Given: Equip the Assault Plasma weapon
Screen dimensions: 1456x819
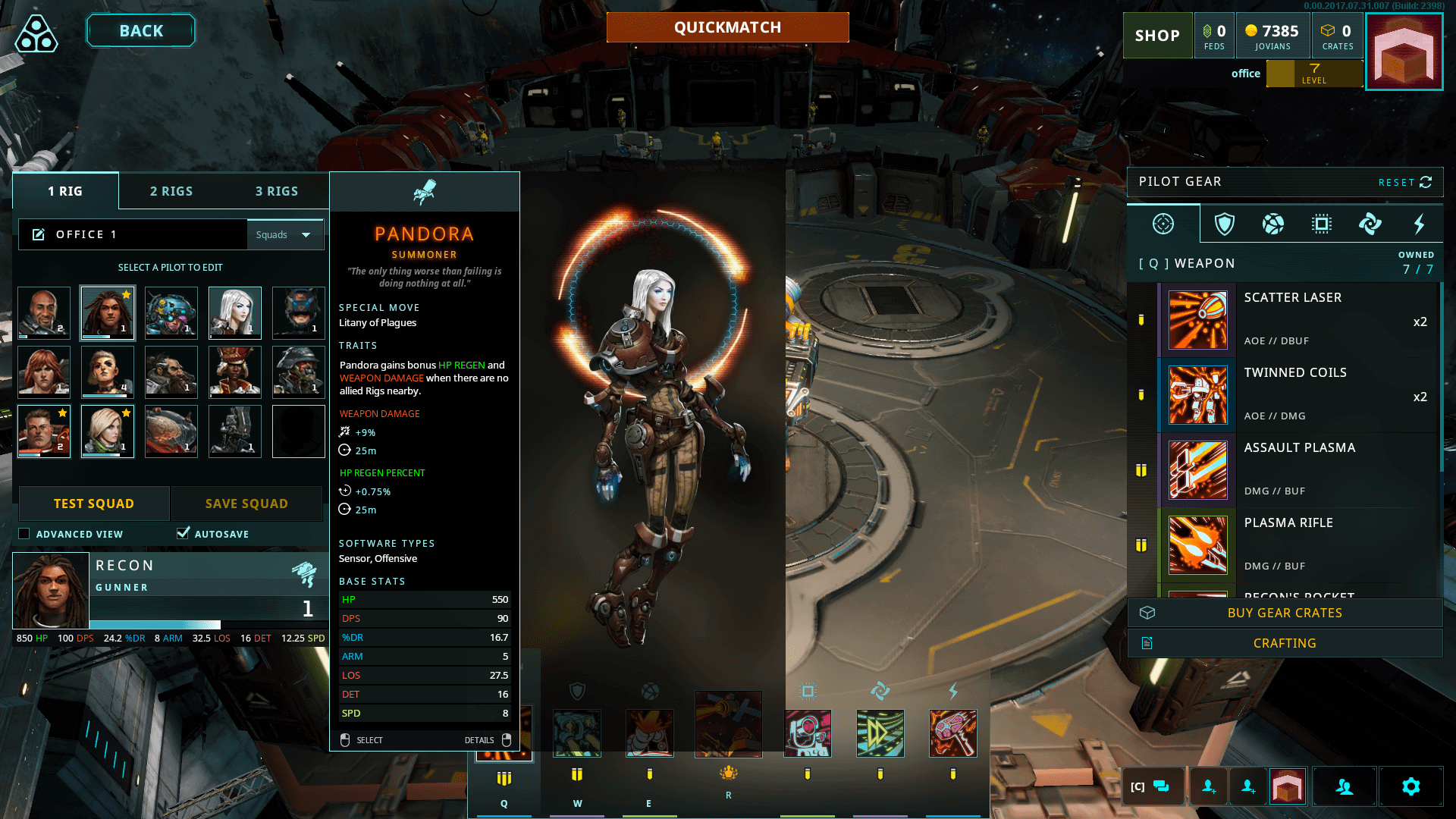Looking at the screenshot, I should coord(1297,469).
